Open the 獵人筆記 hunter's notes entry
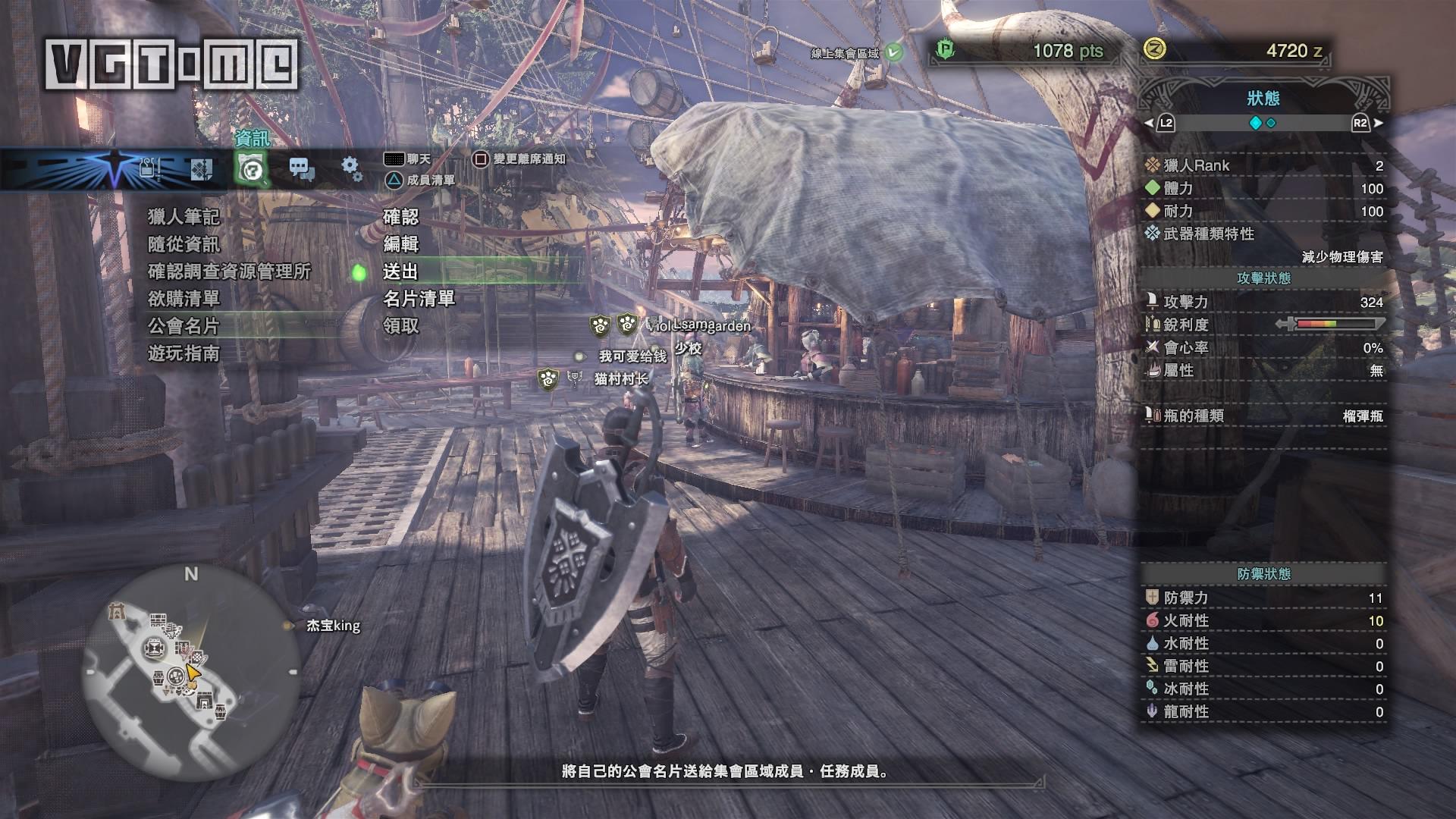The height and width of the screenshot is (819, 1456). pyautogui.click(x=184, y=217)
